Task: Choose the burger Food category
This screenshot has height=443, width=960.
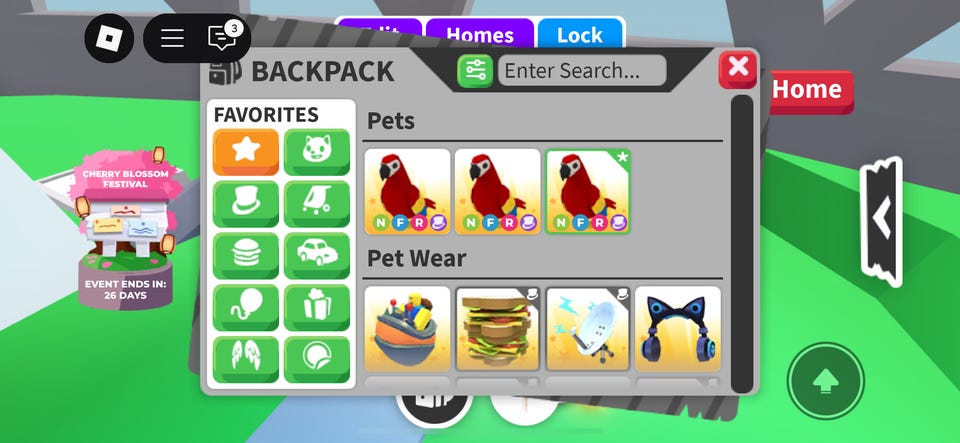Action: [x=245, y=256]
